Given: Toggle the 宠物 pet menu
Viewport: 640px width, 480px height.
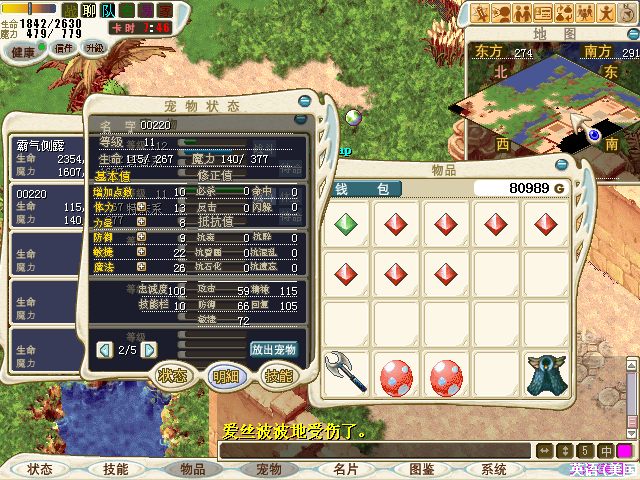Looking at the screenshot, I should [268, 468].
